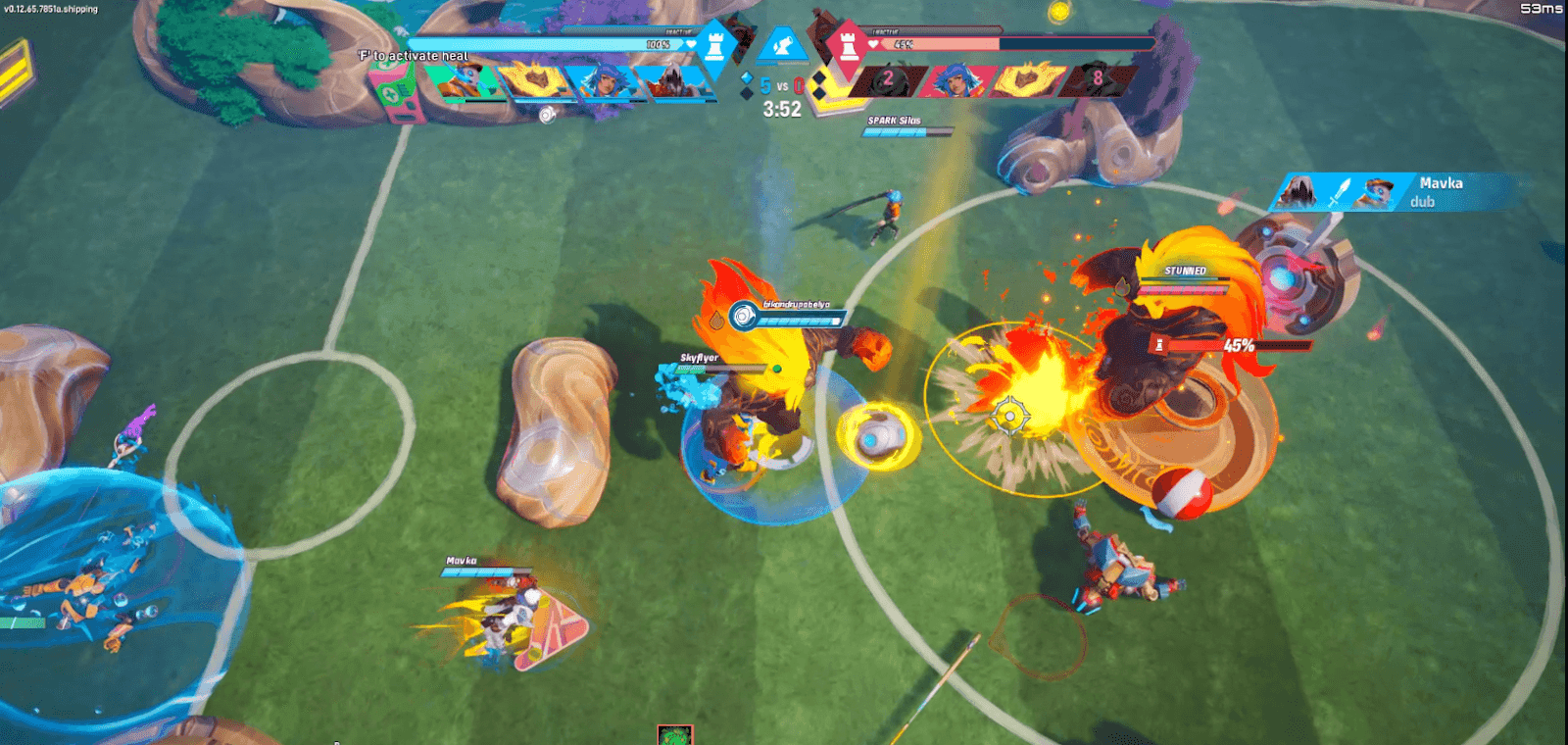Open the 5 vs 0 scoreboard

tap(780, 87)
